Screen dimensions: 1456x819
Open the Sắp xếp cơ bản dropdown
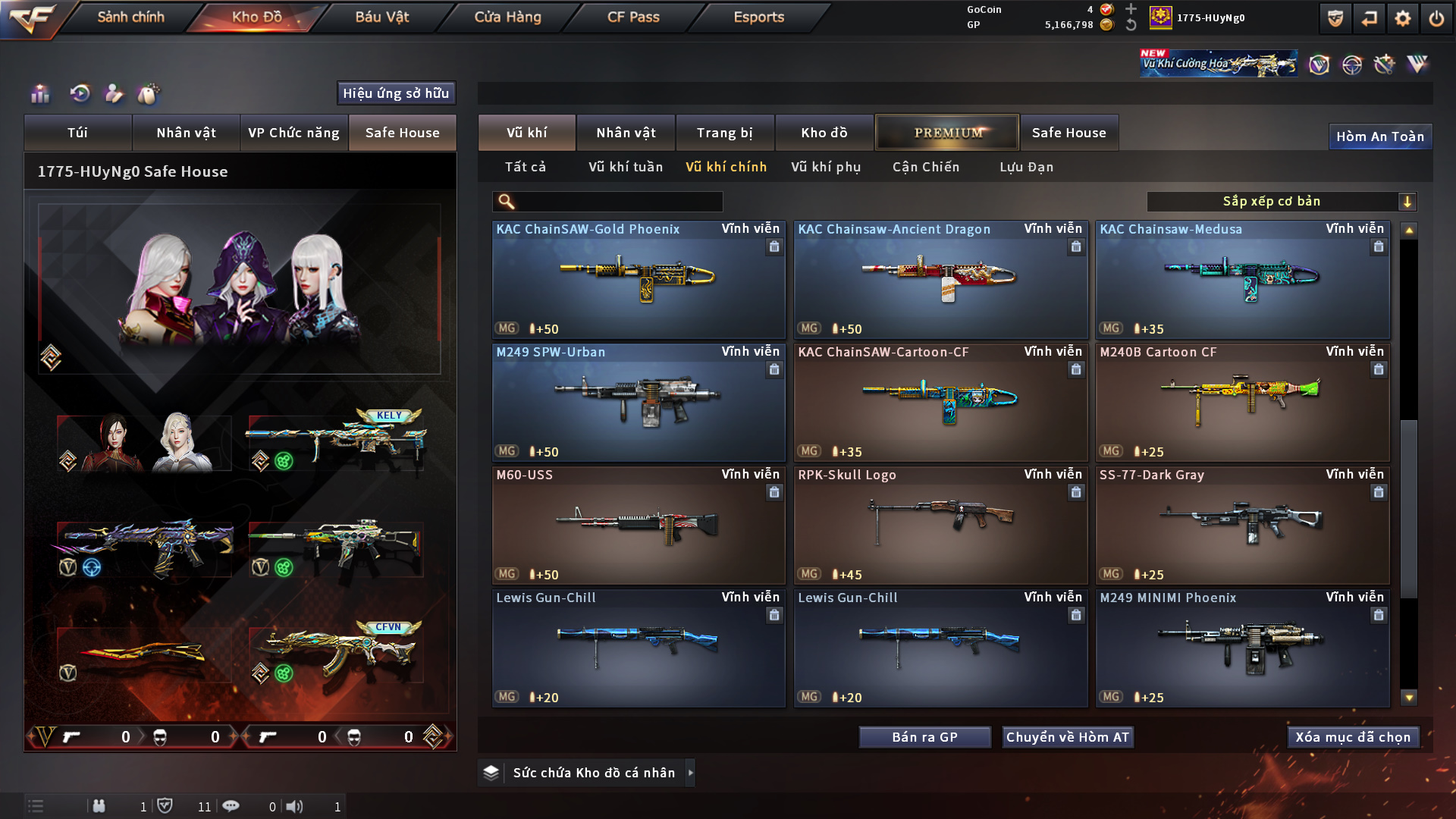[1281, 202]
